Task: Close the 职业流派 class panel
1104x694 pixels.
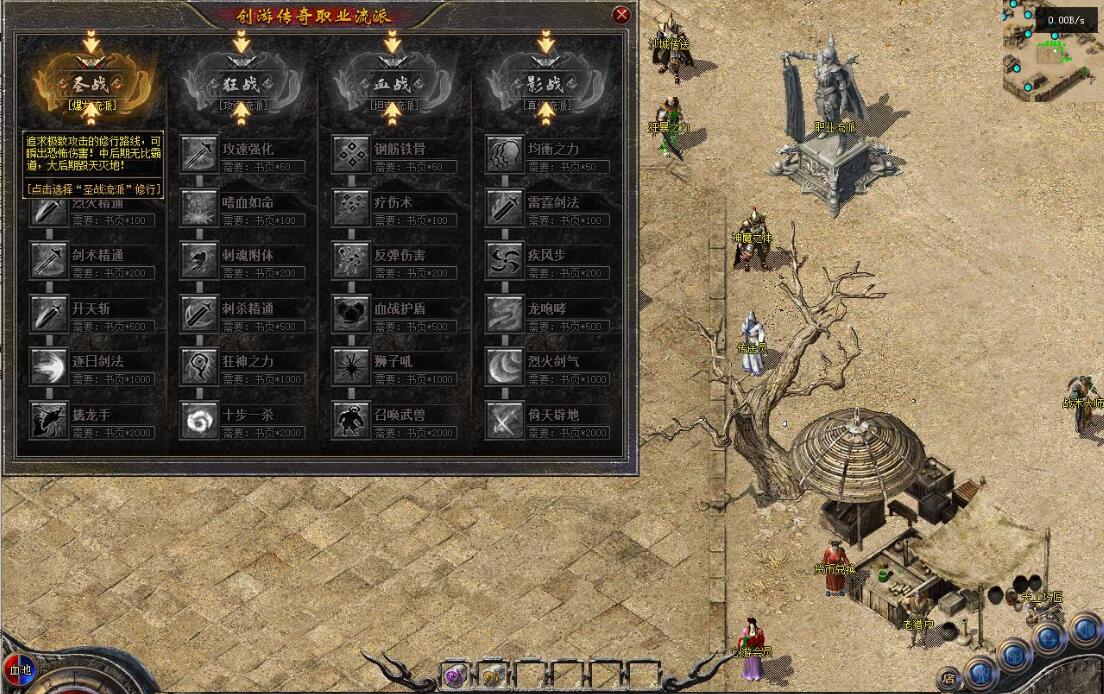Action: point(622,15)
